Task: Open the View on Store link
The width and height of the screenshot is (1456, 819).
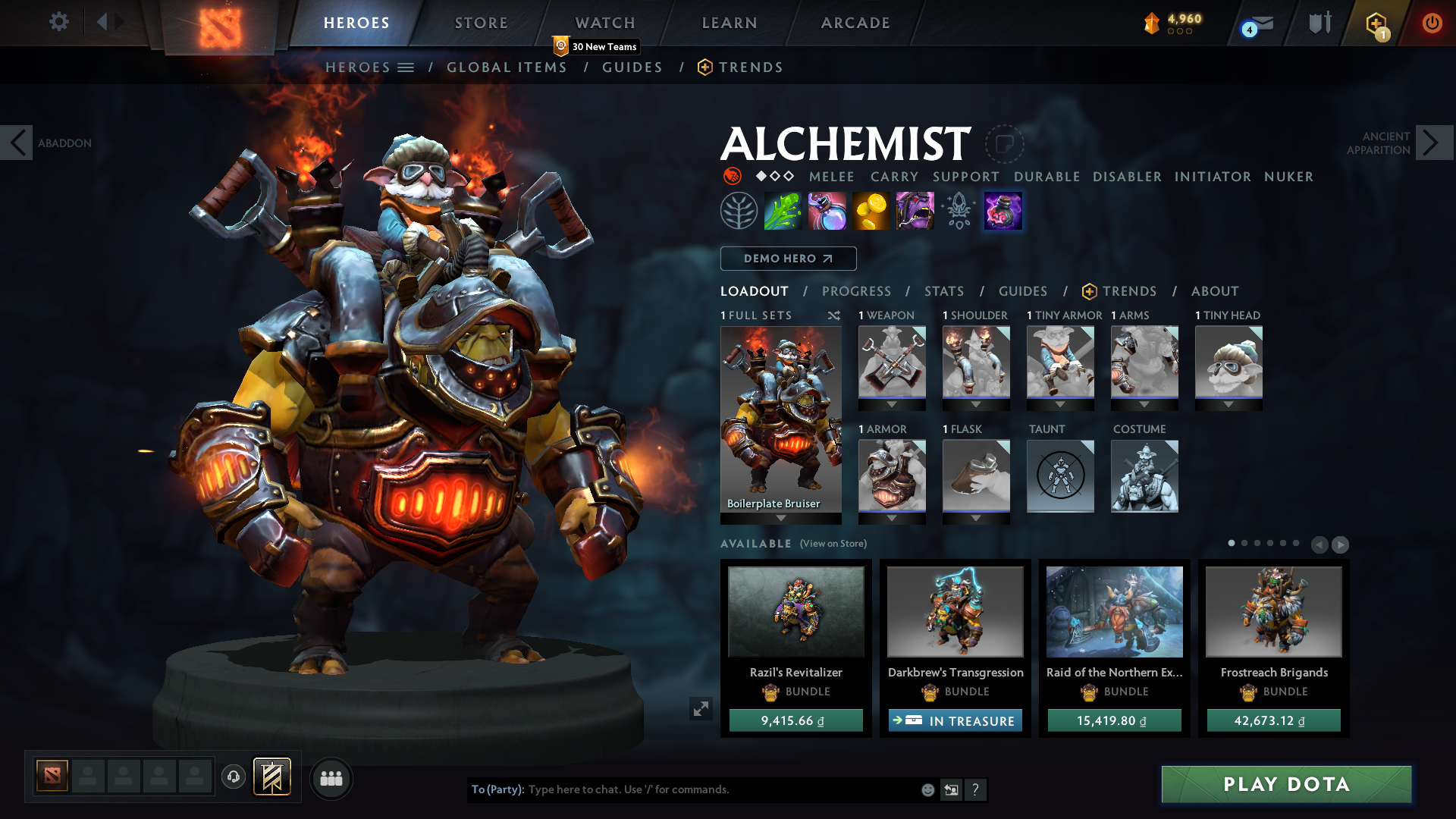Action: (x=833, y=544)
